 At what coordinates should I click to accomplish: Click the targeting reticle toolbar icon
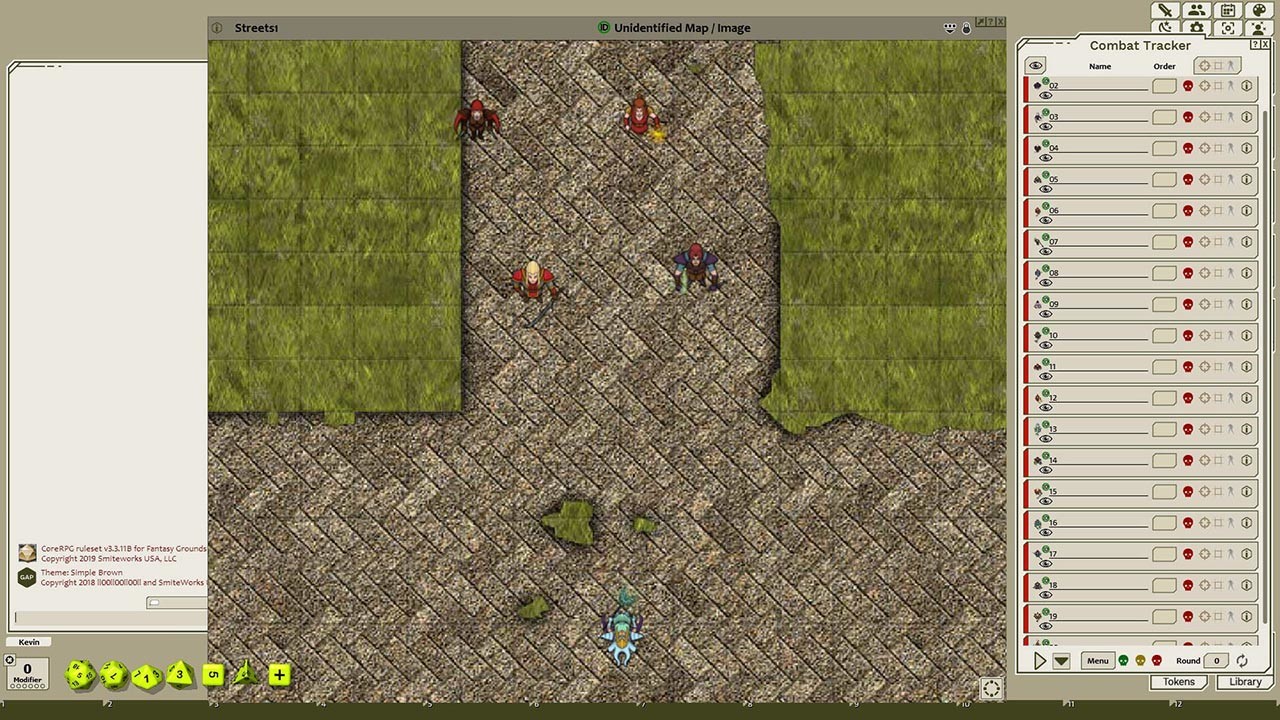click(x=1227, y=27)
